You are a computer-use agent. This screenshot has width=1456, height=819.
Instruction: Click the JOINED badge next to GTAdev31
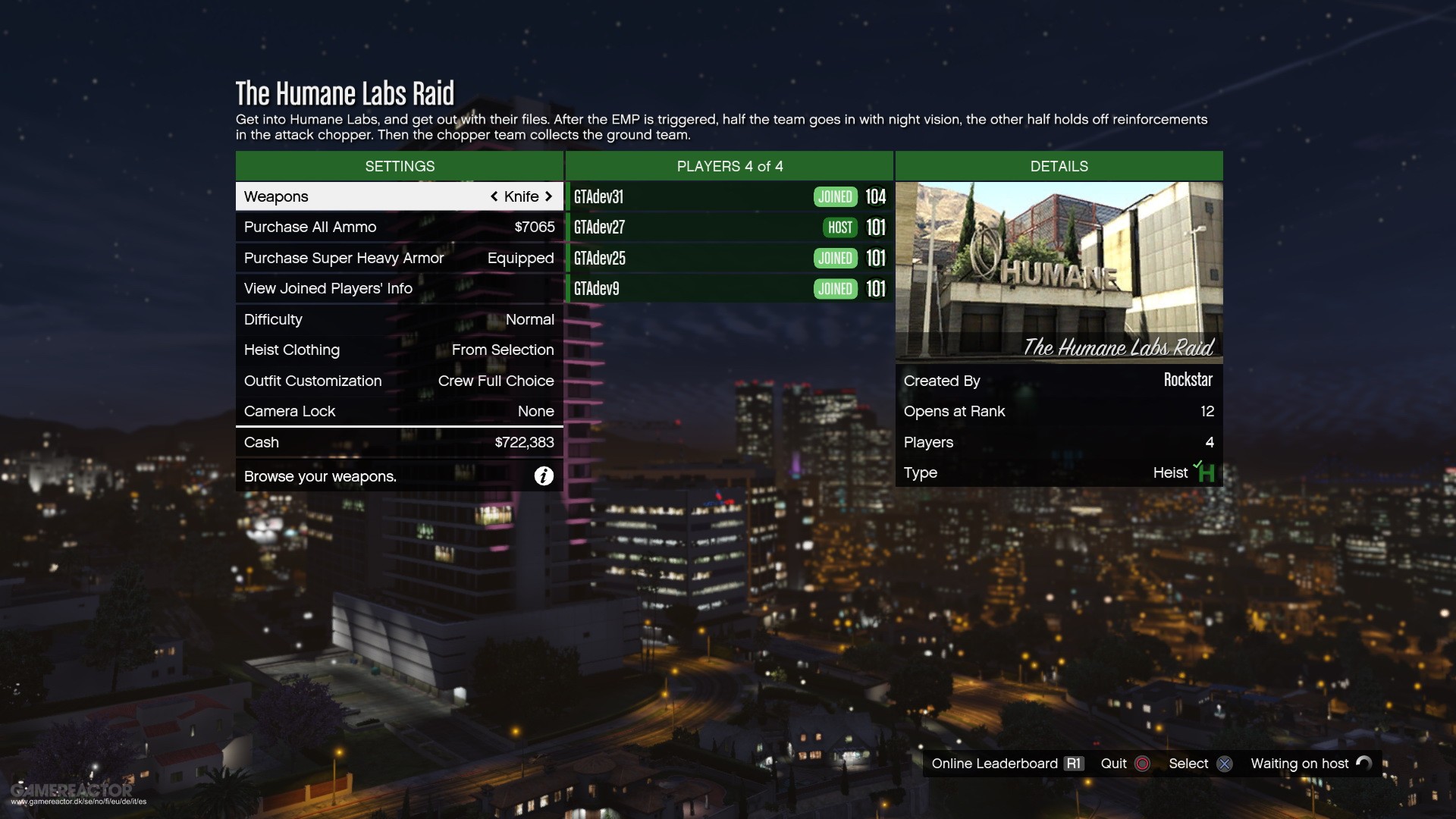click(x=835, y=196)
